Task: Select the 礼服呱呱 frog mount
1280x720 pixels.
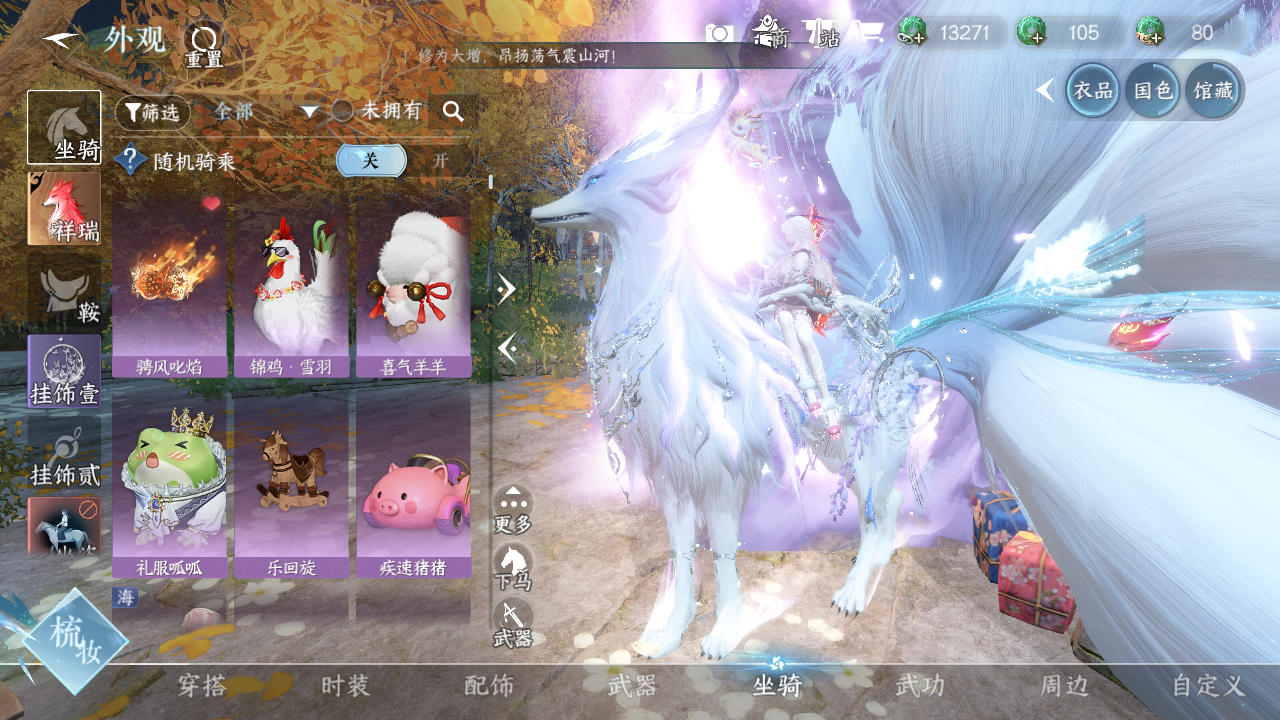Action: point(169,485)
